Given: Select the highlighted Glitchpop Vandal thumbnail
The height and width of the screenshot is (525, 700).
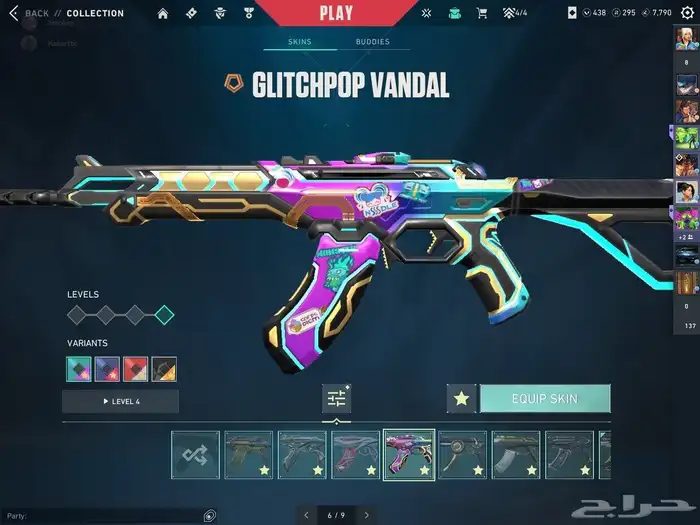Looking at the screenshot, I should click(x=409, y=455).
